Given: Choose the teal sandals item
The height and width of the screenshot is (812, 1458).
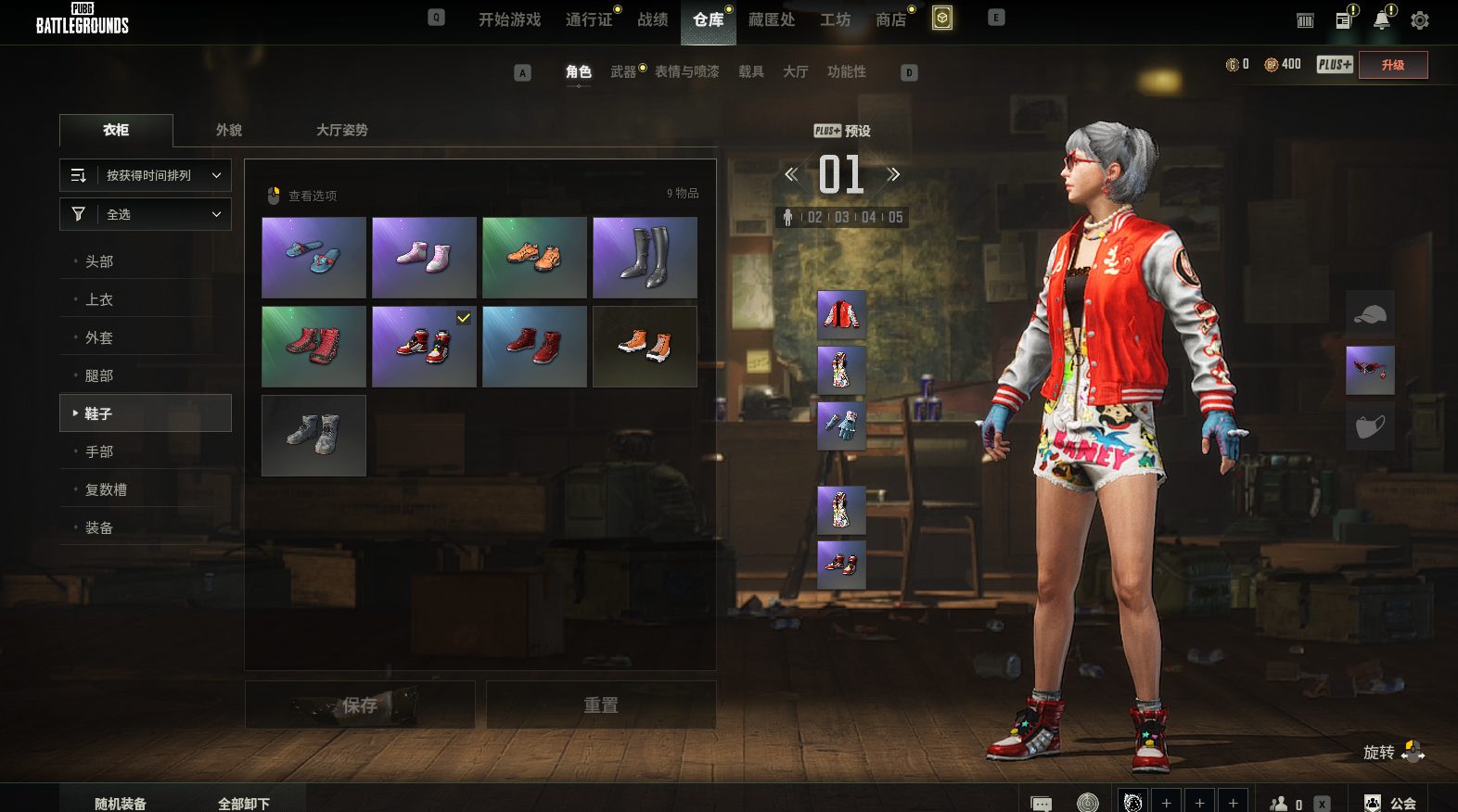Looking at the screenshot, I should coord(313,258).
